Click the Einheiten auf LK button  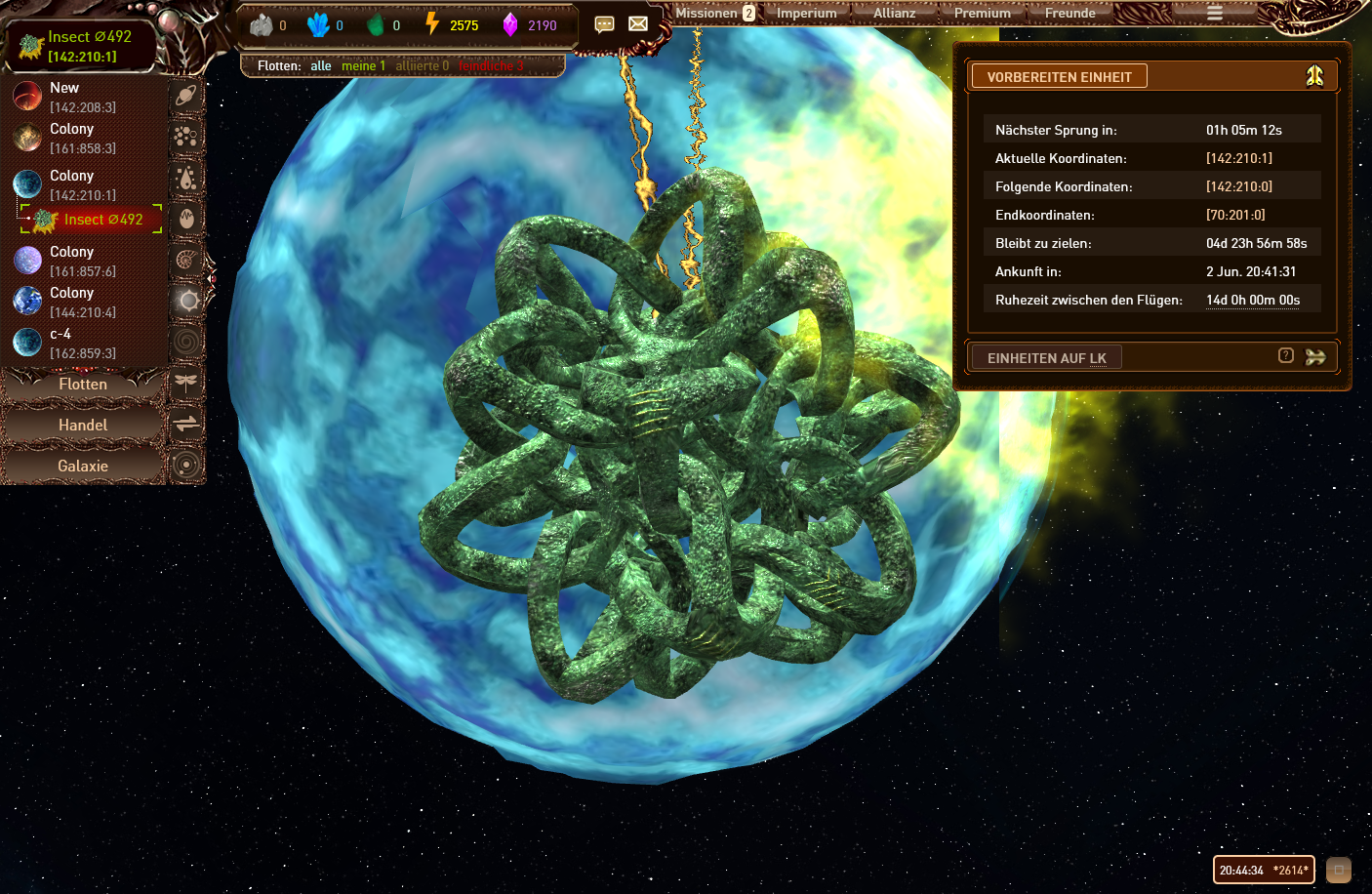click(x=1046, y=358)
